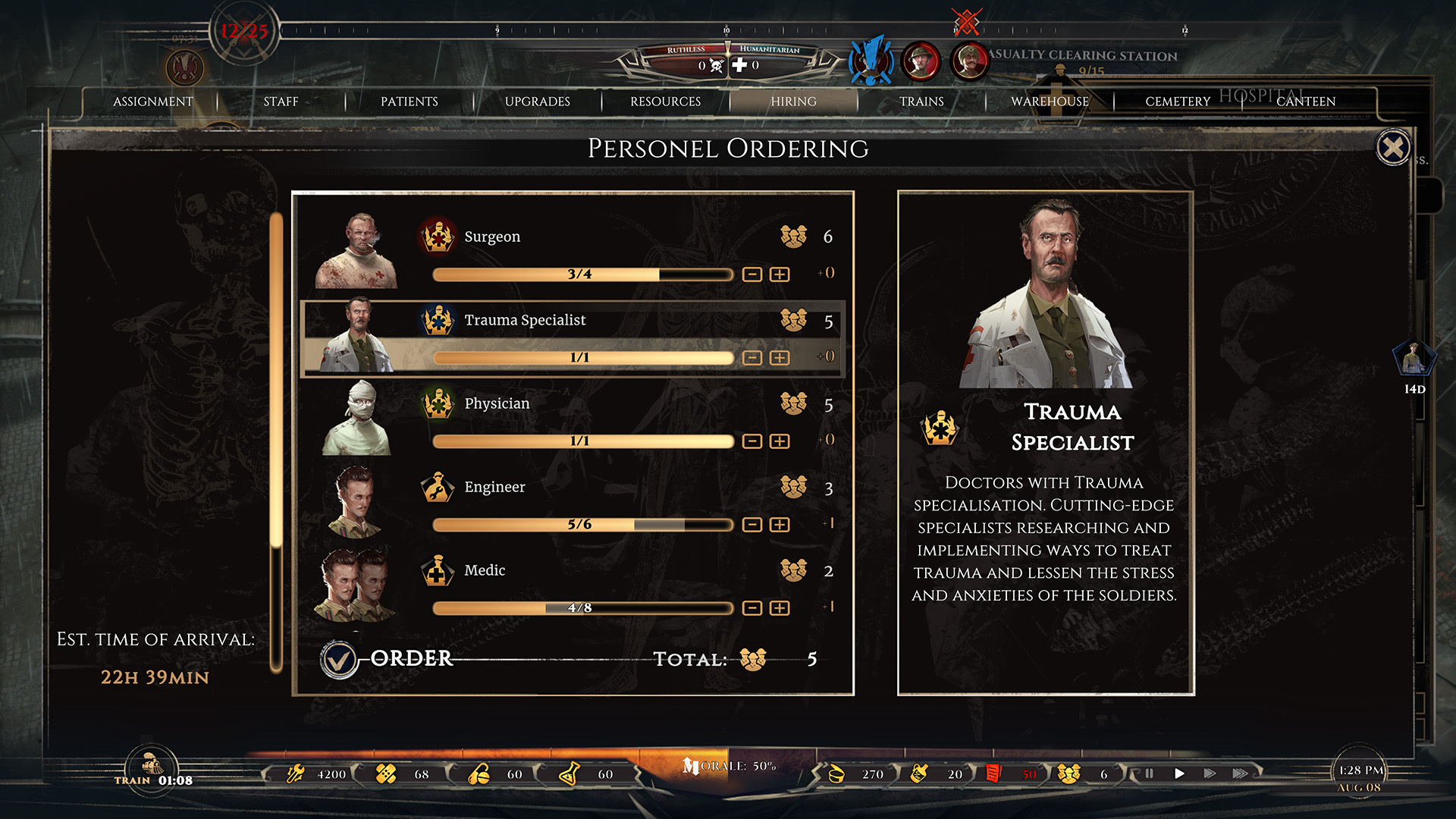Open the Resources tab

(x=665, y=102)
